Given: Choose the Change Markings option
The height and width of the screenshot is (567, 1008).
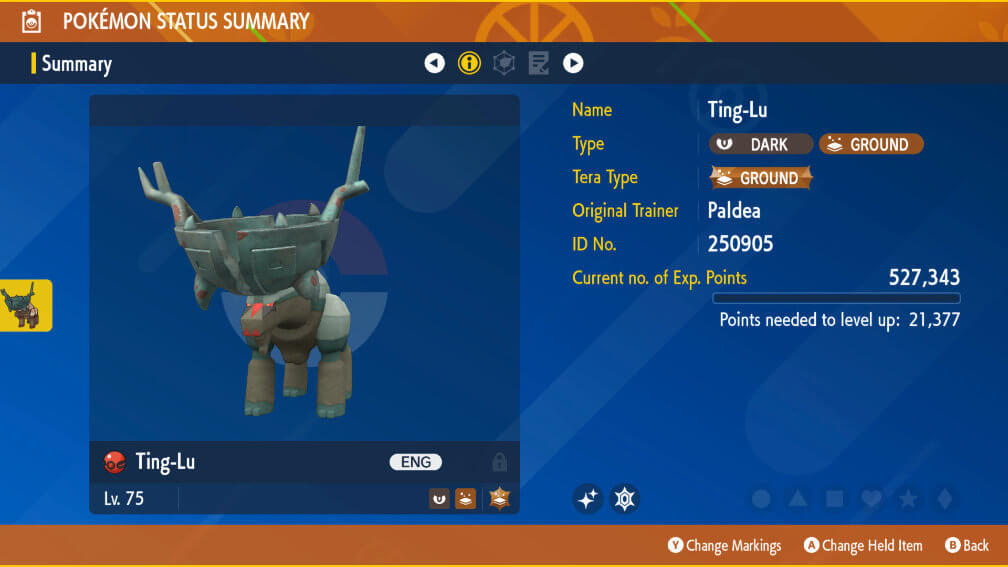Looking at the screenshot, I should (724, 545).
